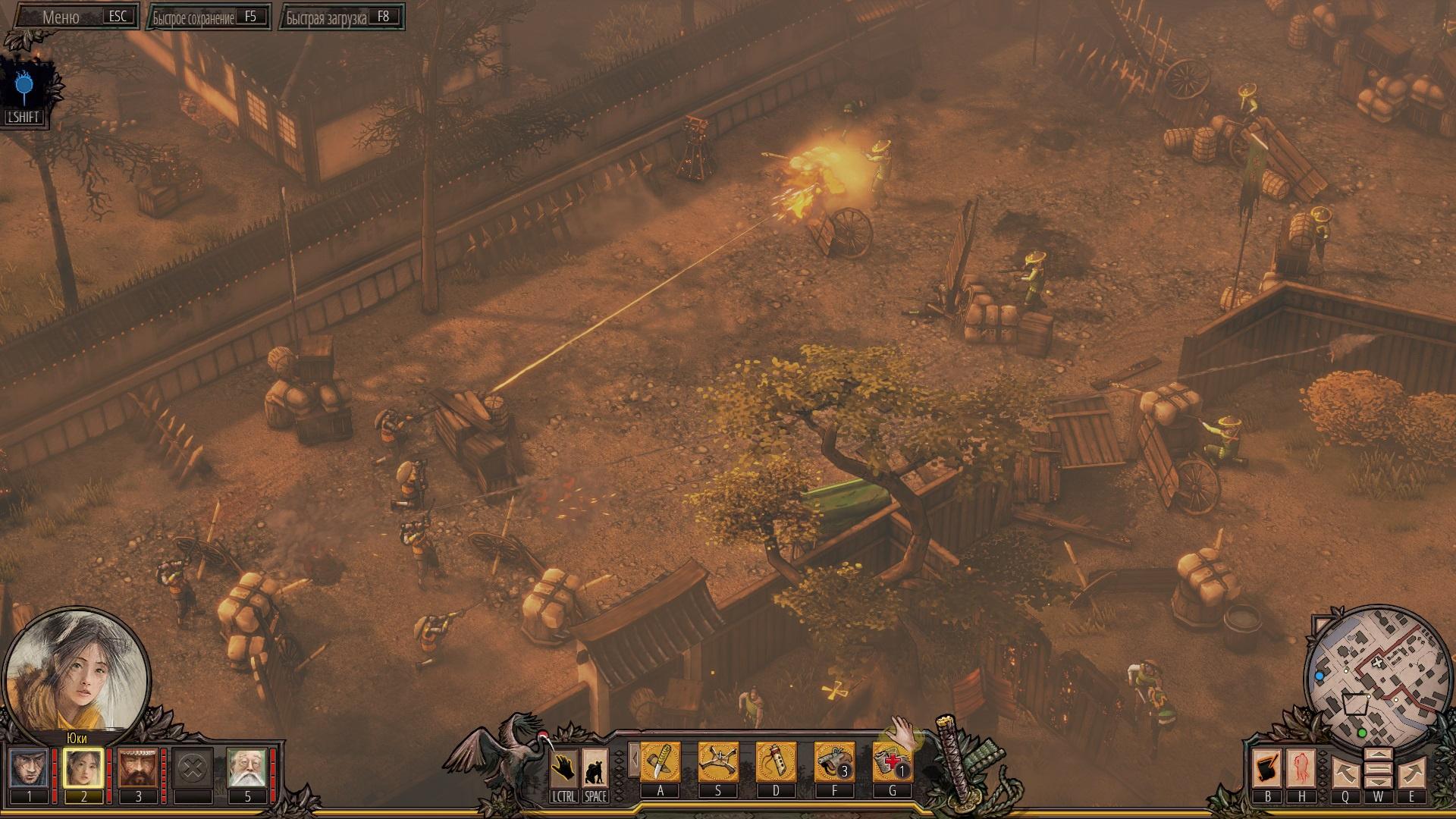1456x819 pixels.
Task: Select the flintlock pistol ability
Action: pyautogui.click(x=834, y=761)
